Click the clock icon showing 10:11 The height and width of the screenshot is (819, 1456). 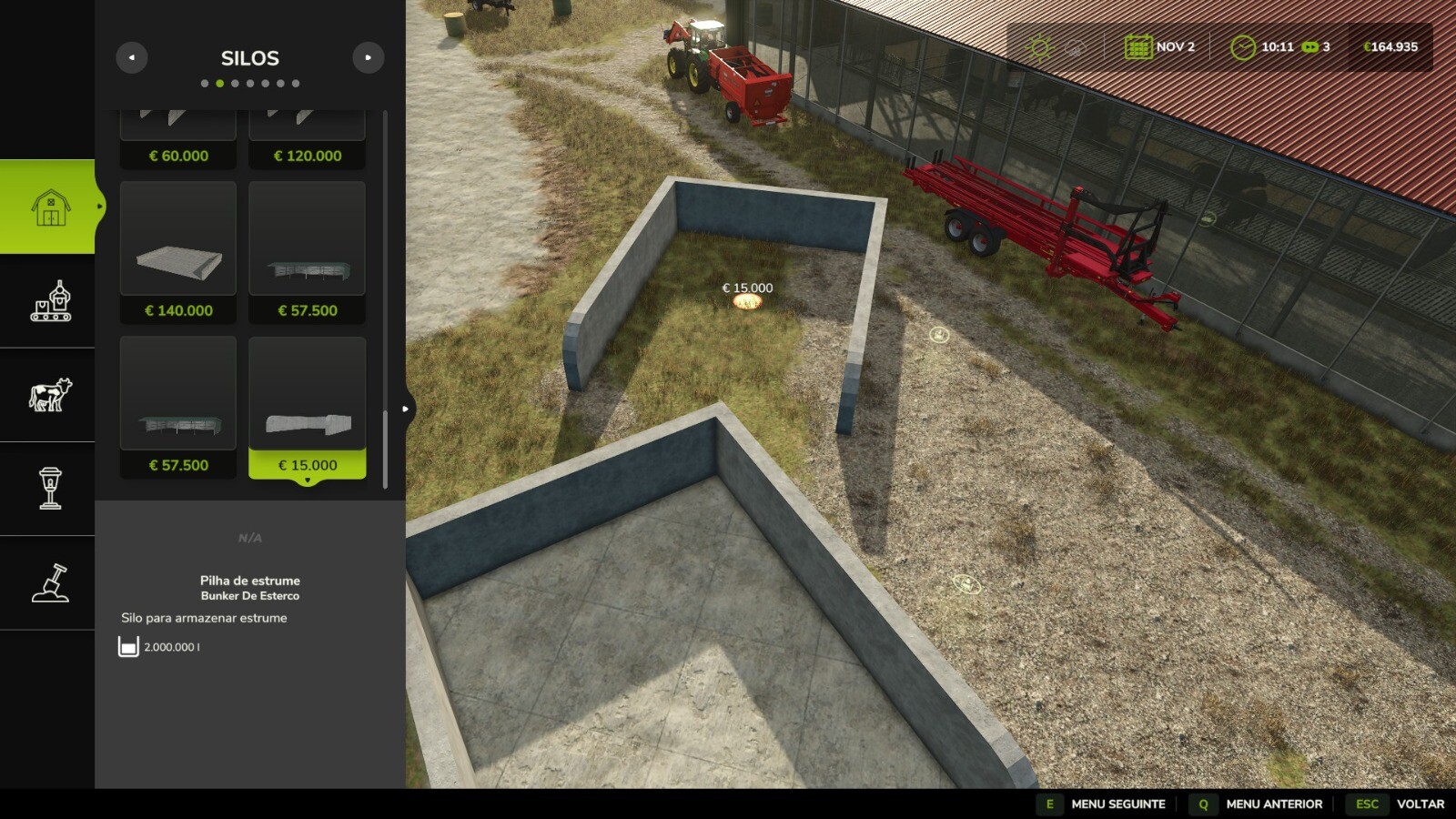point(1245,45)
